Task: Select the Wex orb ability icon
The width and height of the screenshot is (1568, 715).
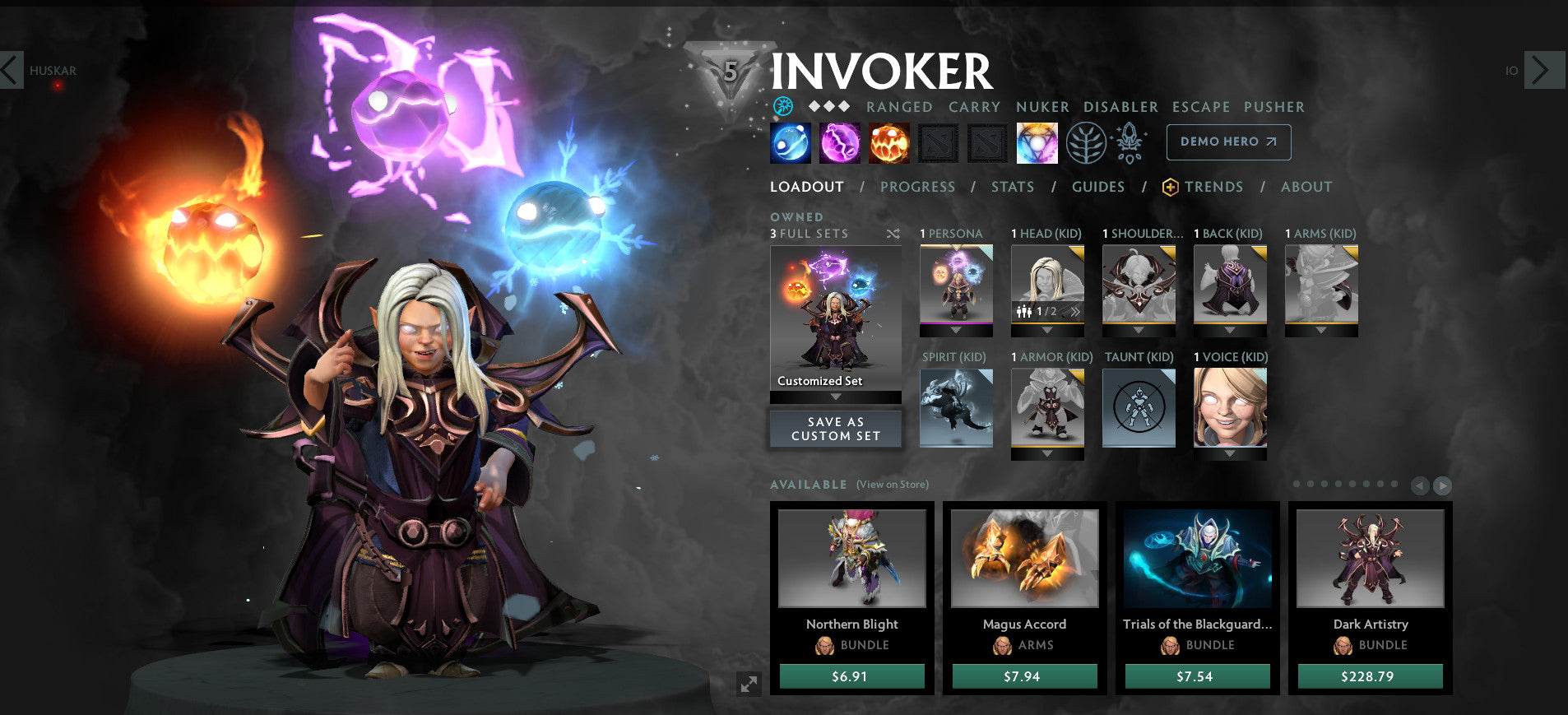Action: click(840, 142)
